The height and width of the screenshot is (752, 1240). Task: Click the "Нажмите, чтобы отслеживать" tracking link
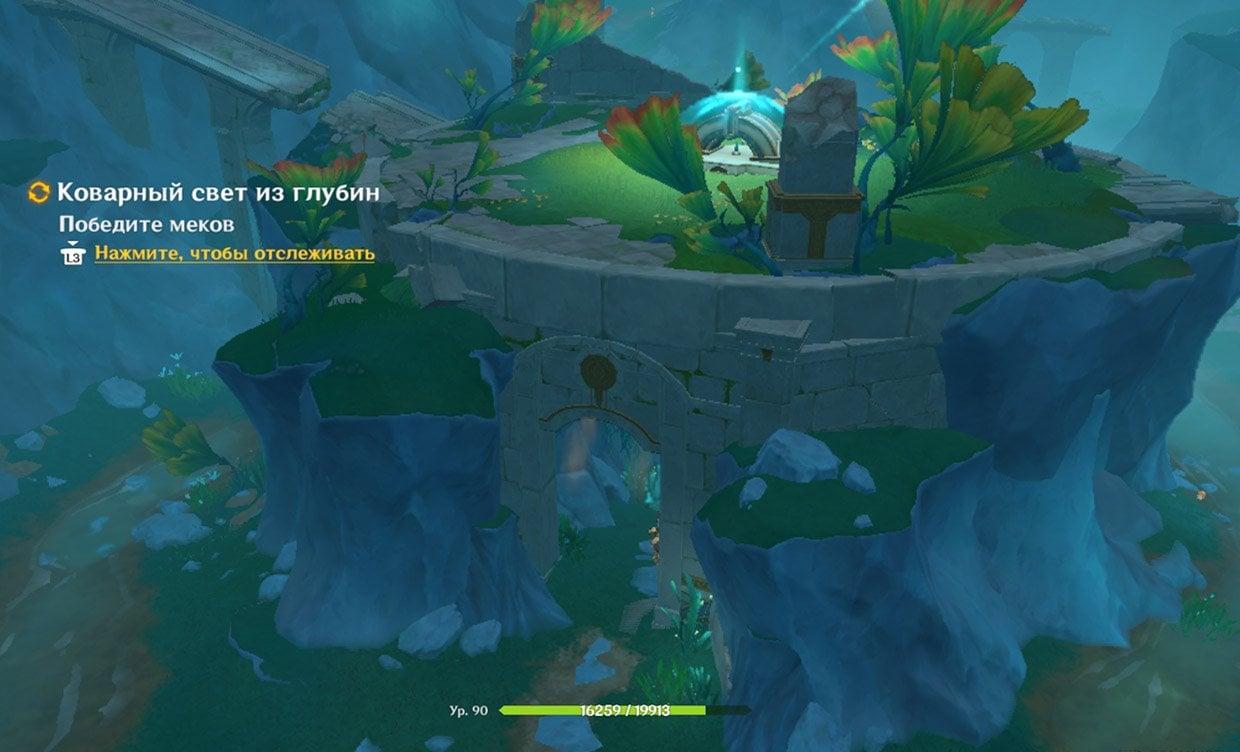[234, 254]
